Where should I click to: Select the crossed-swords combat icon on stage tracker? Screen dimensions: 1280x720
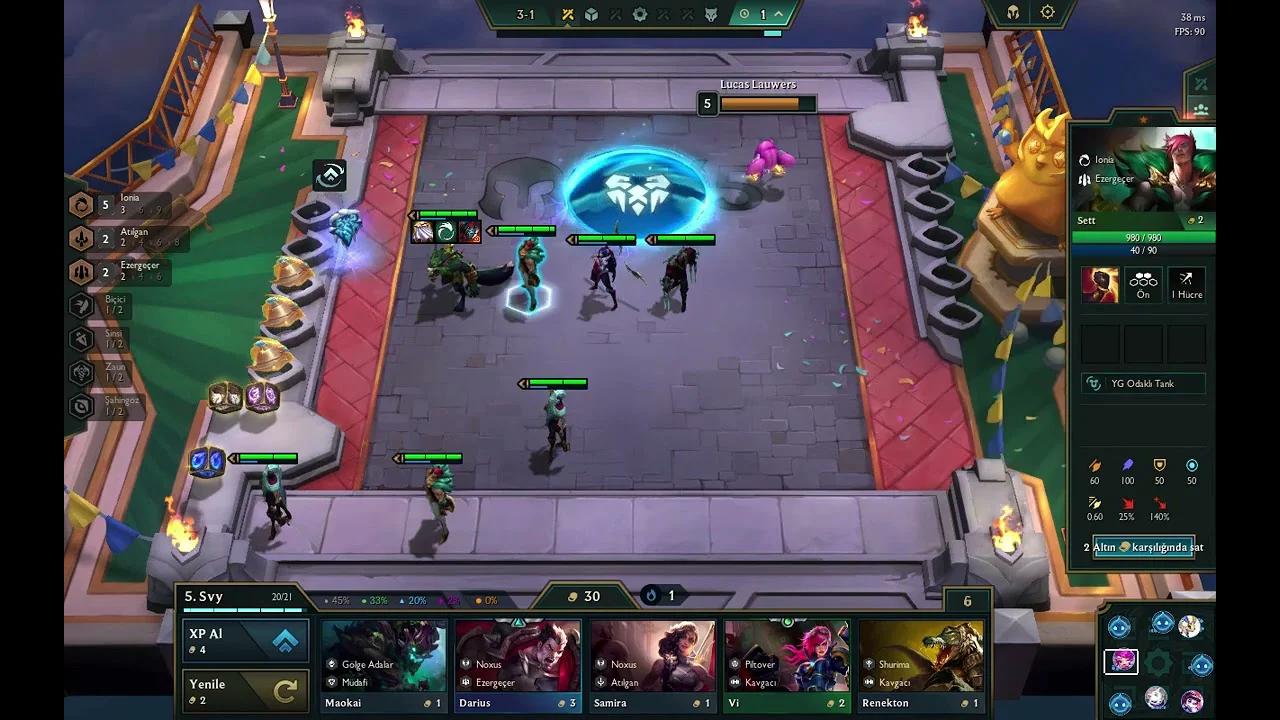pyautogui.click(x=568, y=15)
